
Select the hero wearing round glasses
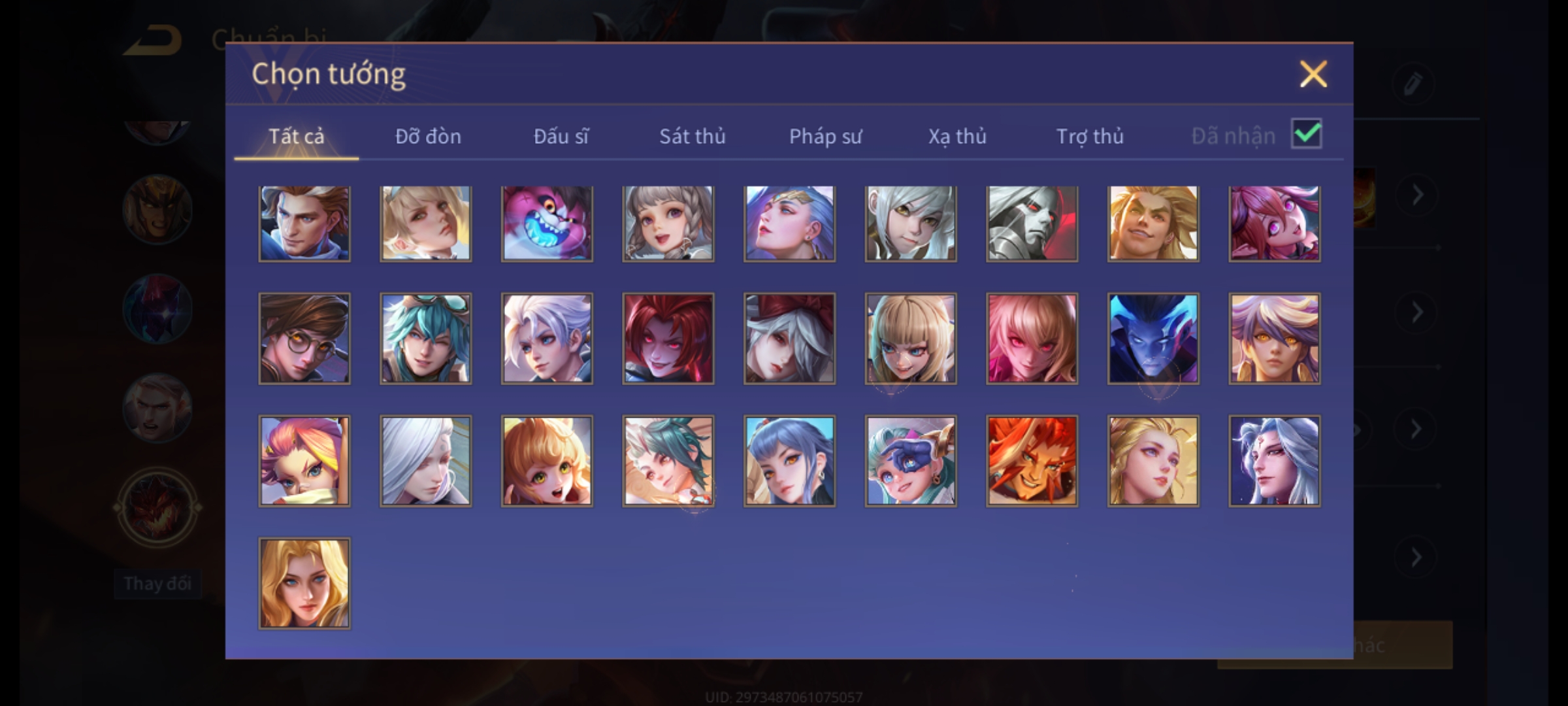(x=304, y=338)
